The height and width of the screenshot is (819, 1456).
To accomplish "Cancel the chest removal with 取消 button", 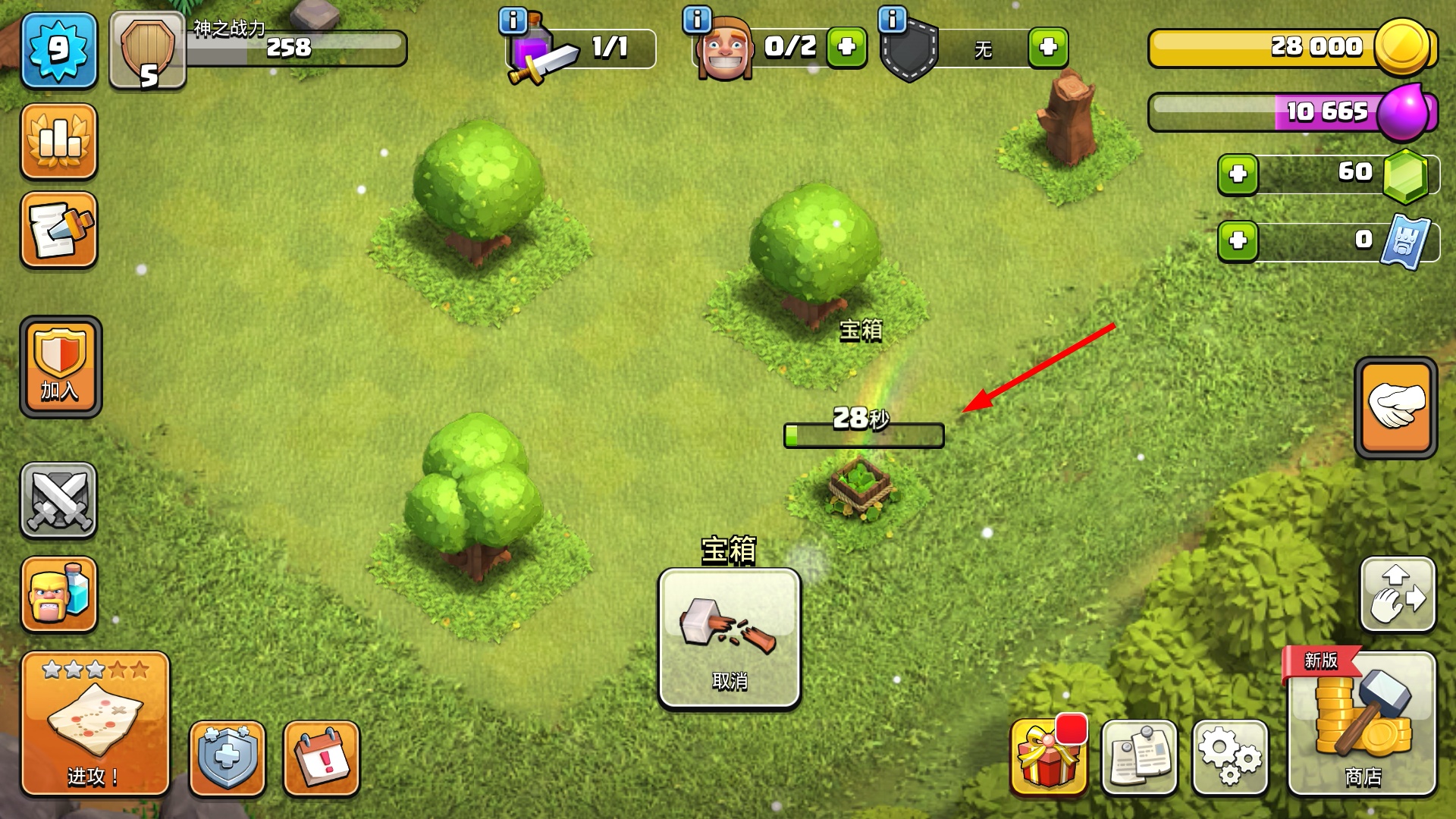I will tap(729, 639).
